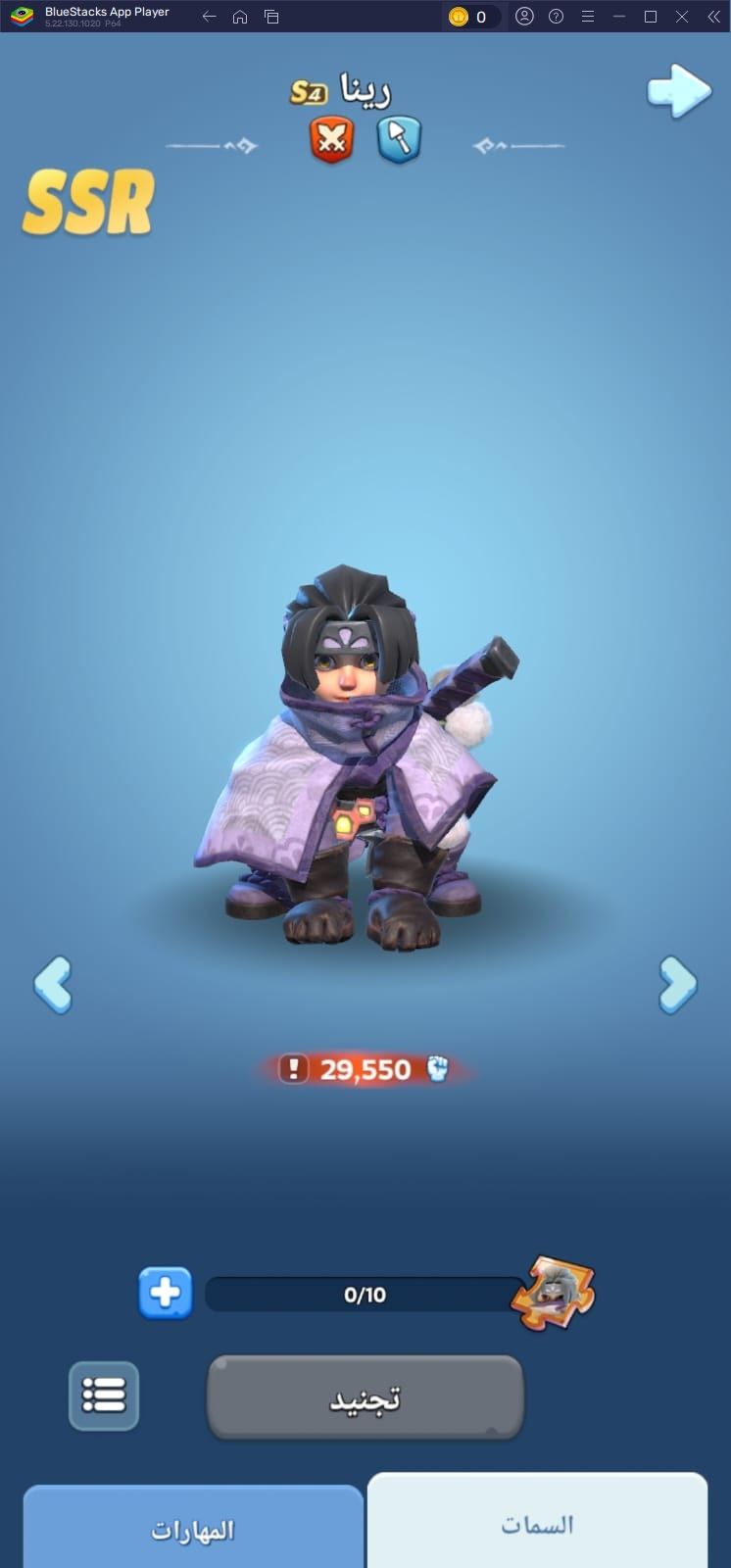Click the gray تجنيد recruit button

pos(365,1397)
